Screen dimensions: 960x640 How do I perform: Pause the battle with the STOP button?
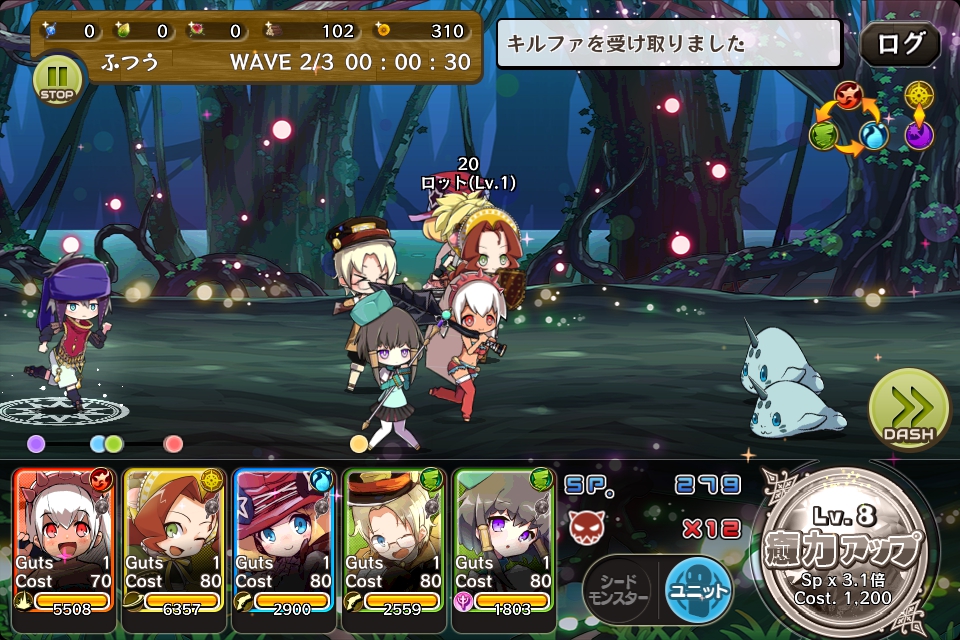click(x=59, y=80)
